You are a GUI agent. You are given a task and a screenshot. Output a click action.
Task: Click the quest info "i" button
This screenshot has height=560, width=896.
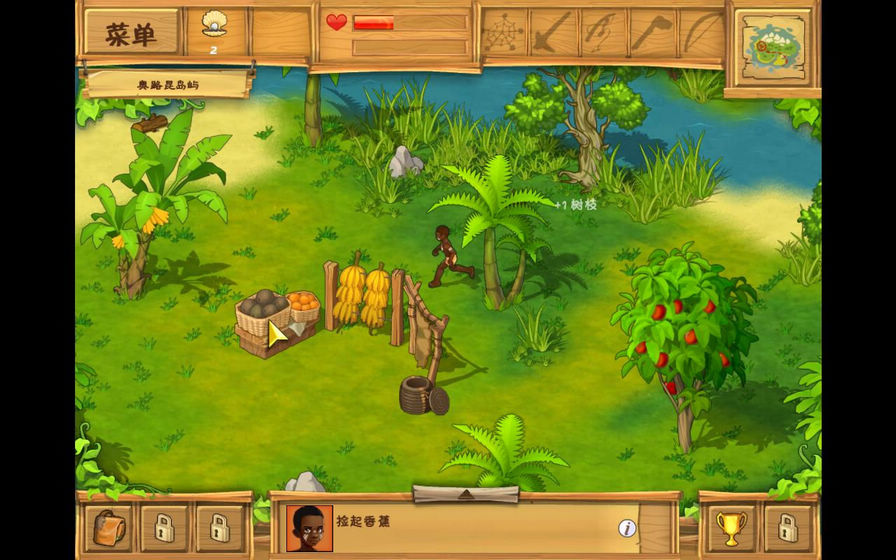pos(627,528)
